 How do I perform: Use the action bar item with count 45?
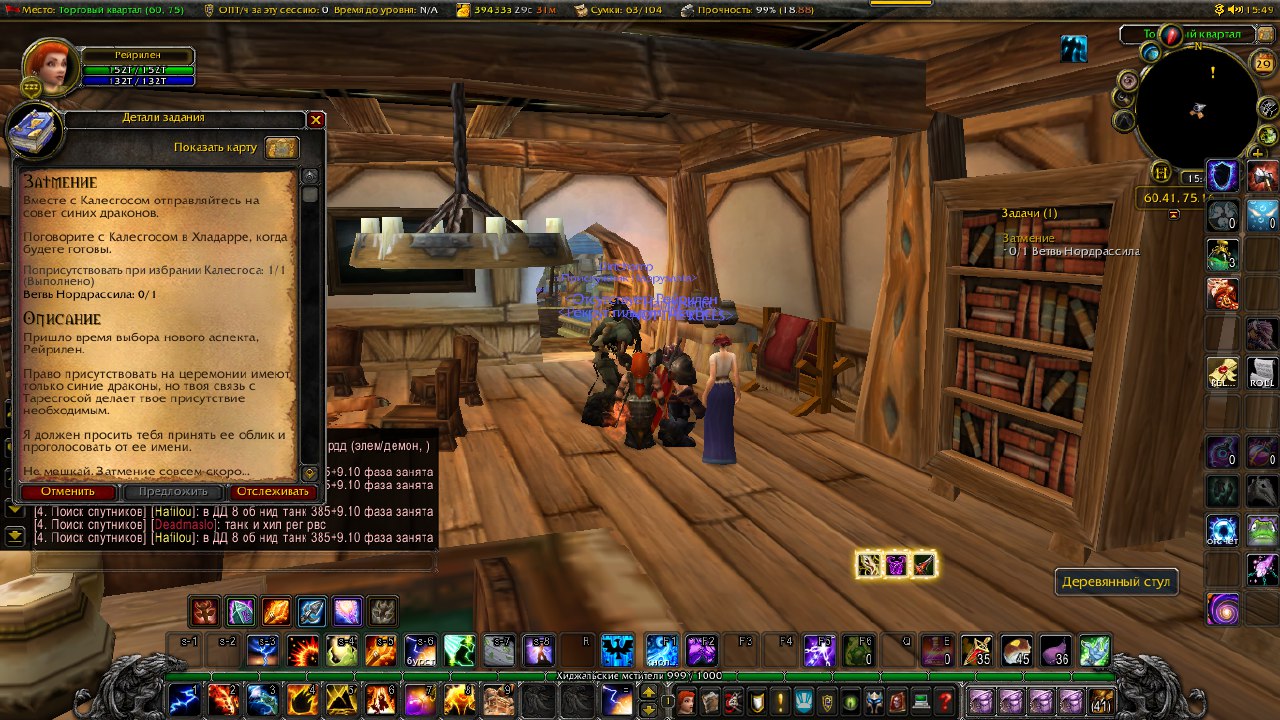coord(1017,651)
